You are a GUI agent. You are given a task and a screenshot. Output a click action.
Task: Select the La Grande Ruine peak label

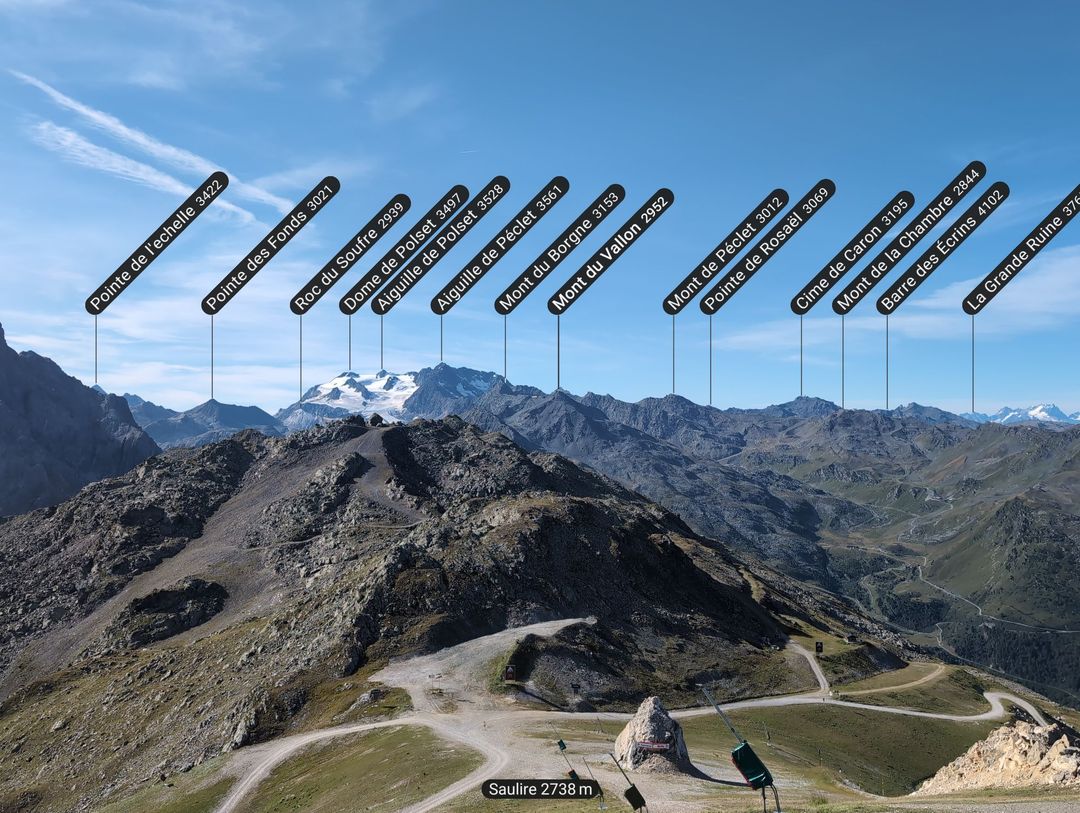pos(1024,249)
